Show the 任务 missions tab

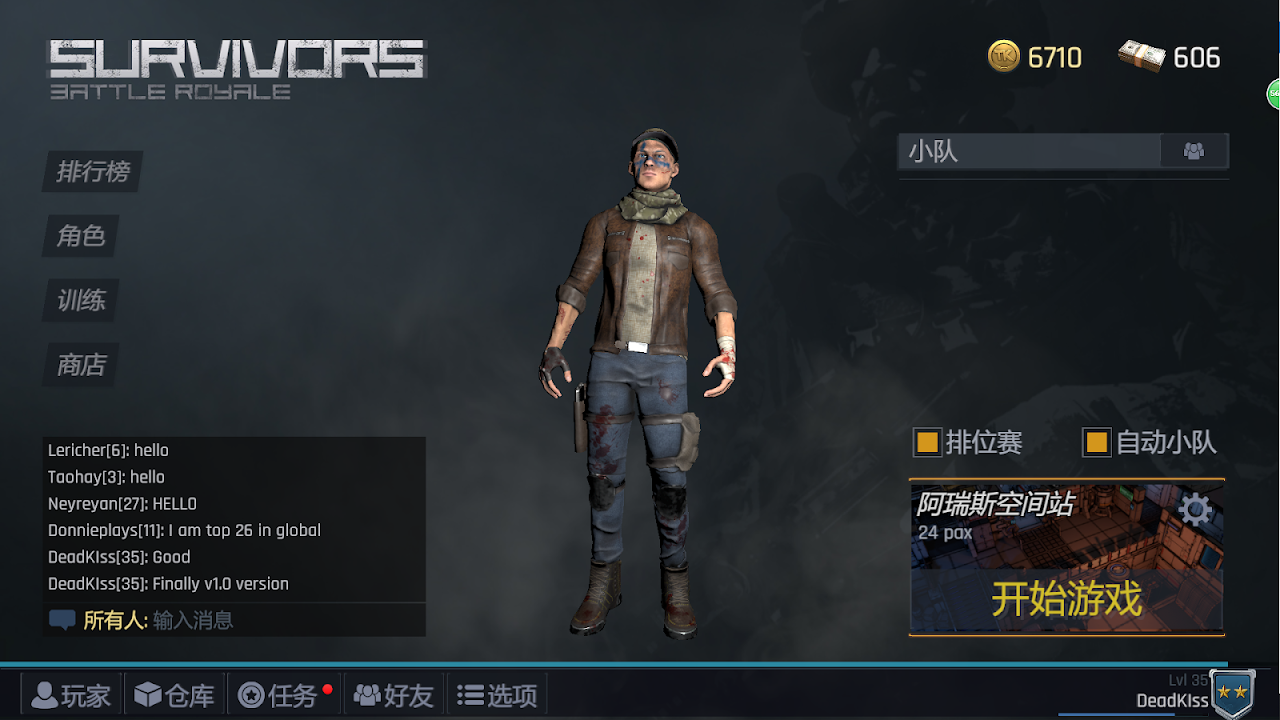click(279, 695)
